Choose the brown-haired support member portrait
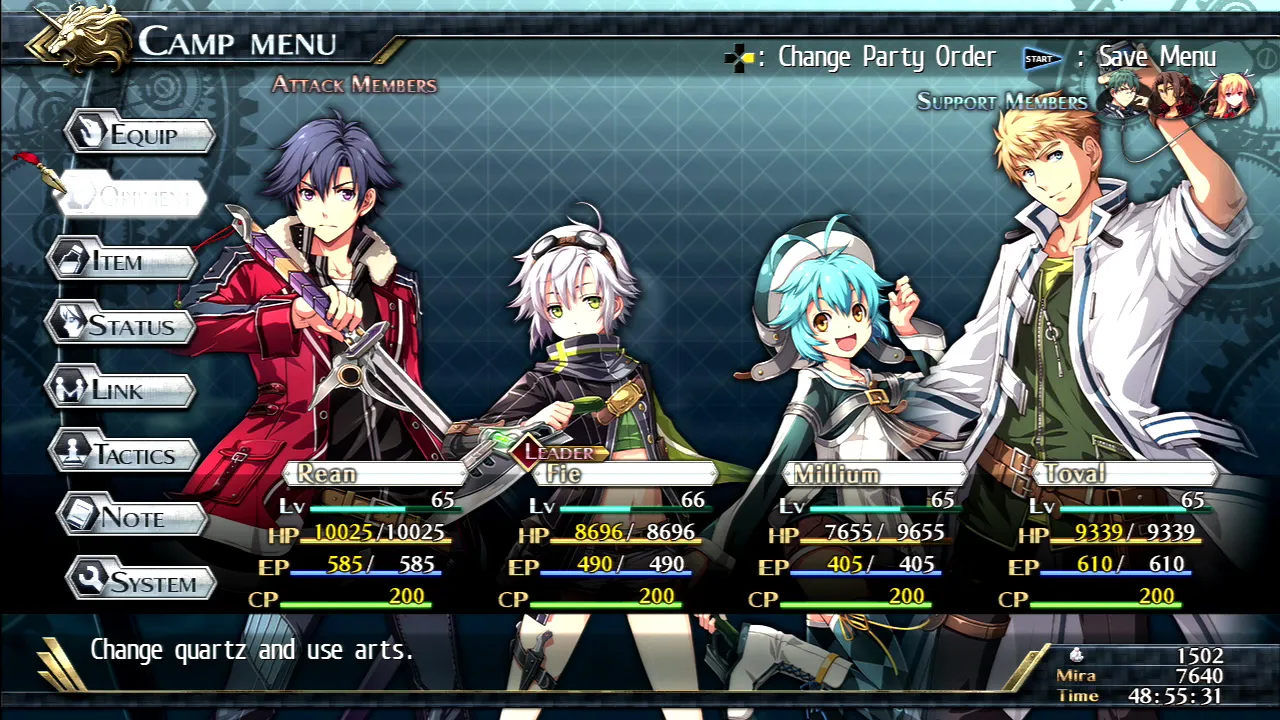The image size is (1280, 720). coord(1173,97)
